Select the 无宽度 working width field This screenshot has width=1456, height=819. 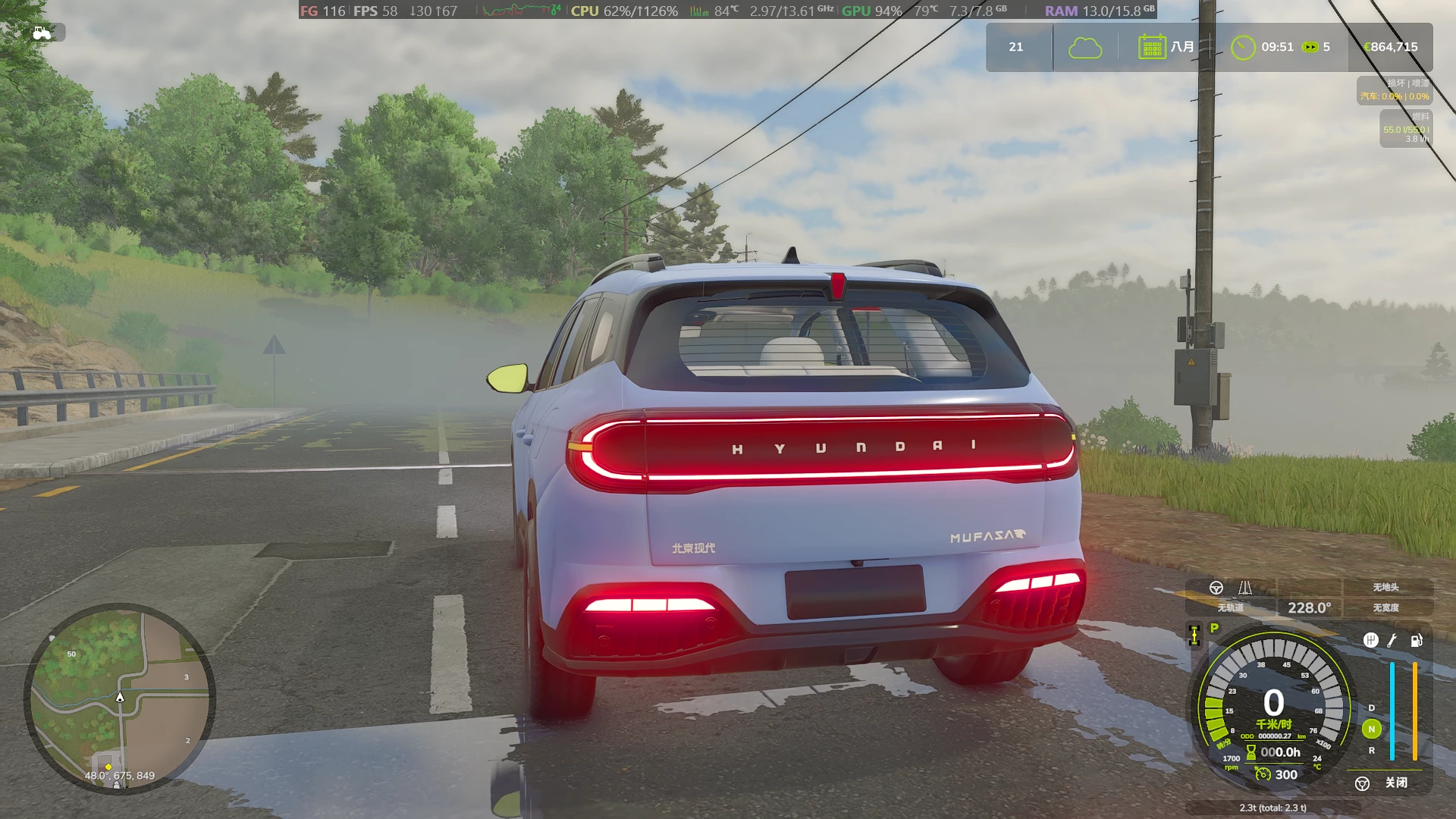click(x=1385, y=607)
